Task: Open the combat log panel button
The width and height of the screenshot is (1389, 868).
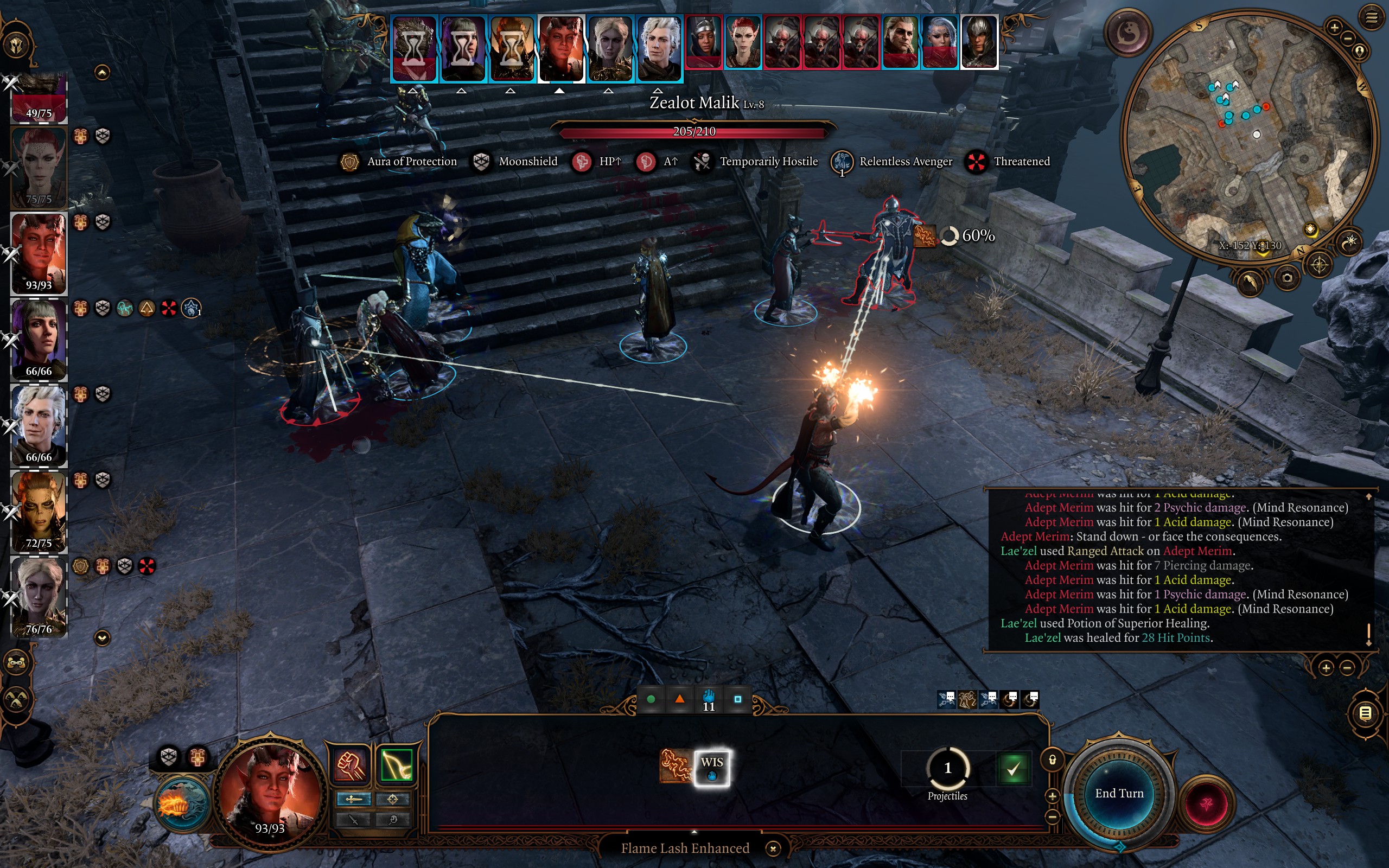Action: coord(1366,713)
